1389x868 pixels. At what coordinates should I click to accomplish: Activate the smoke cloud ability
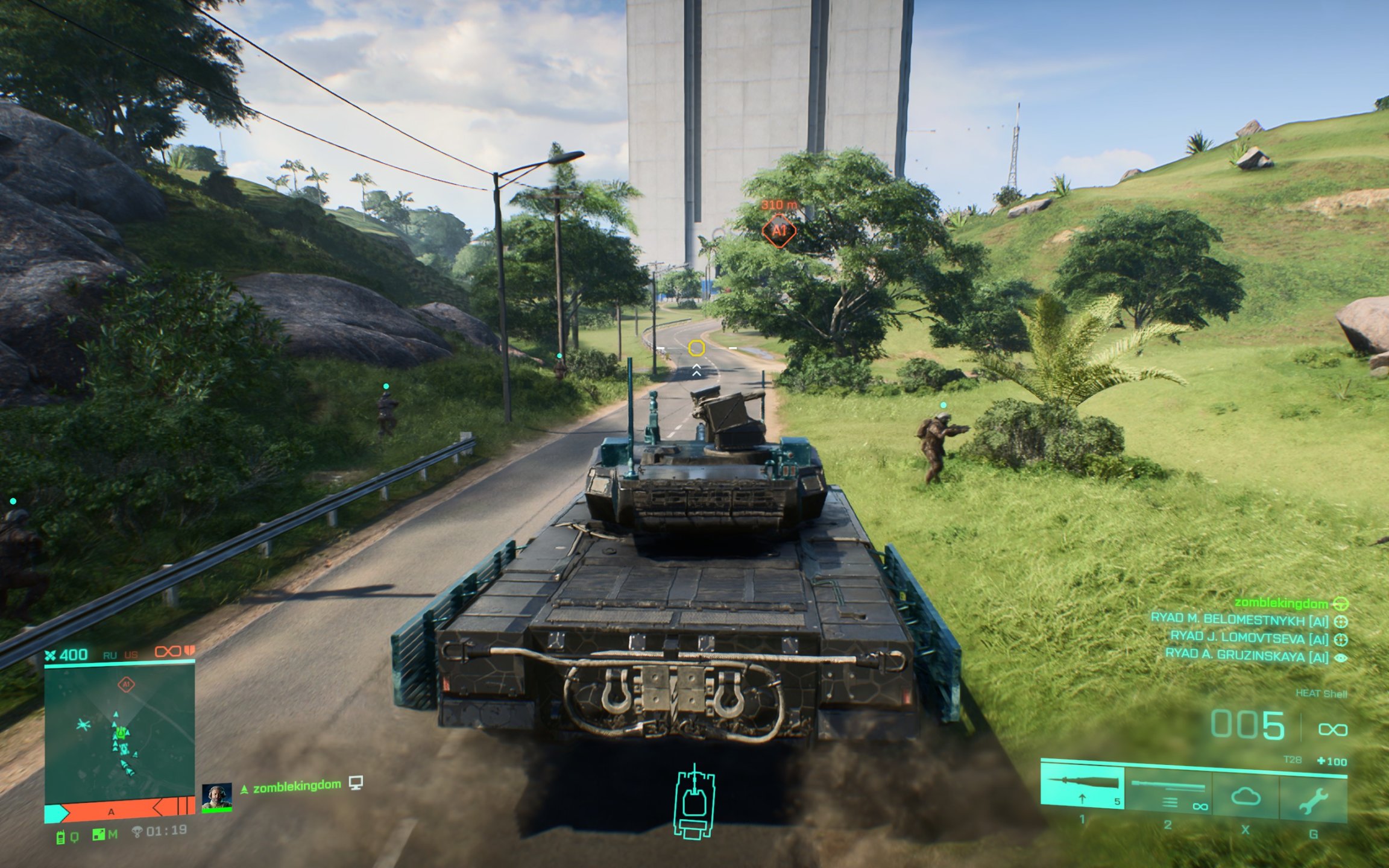point(1246,797)
